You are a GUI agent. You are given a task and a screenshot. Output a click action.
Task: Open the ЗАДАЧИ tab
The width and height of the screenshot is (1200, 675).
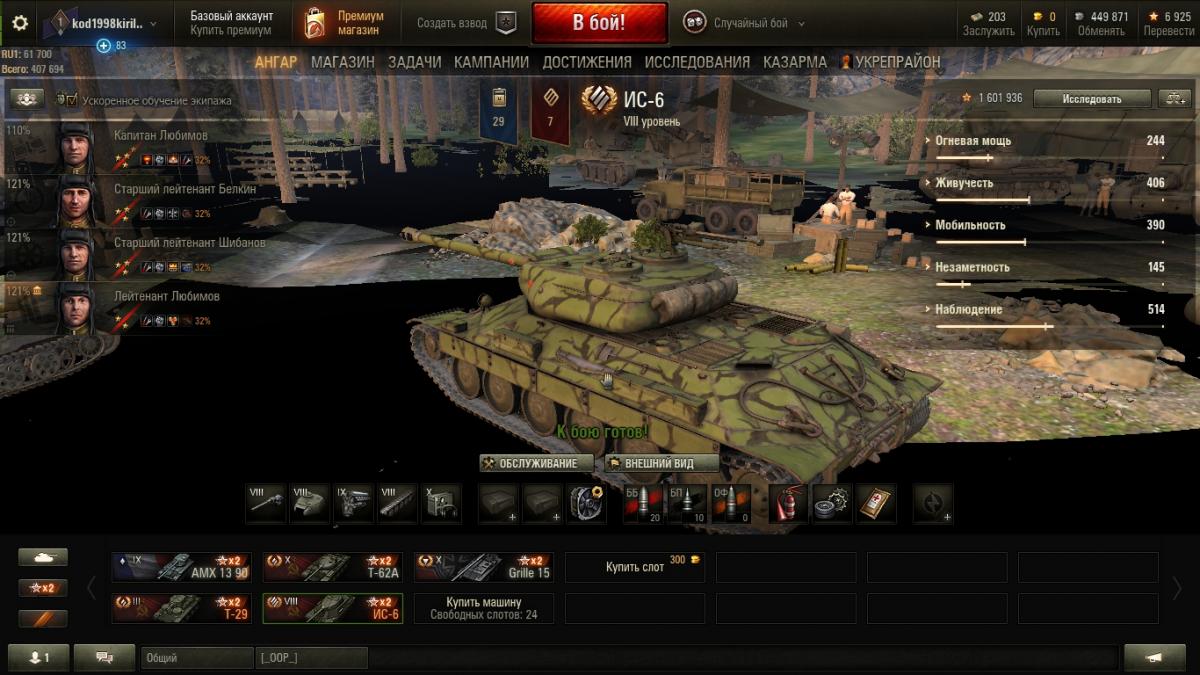(x=414, y=62)
